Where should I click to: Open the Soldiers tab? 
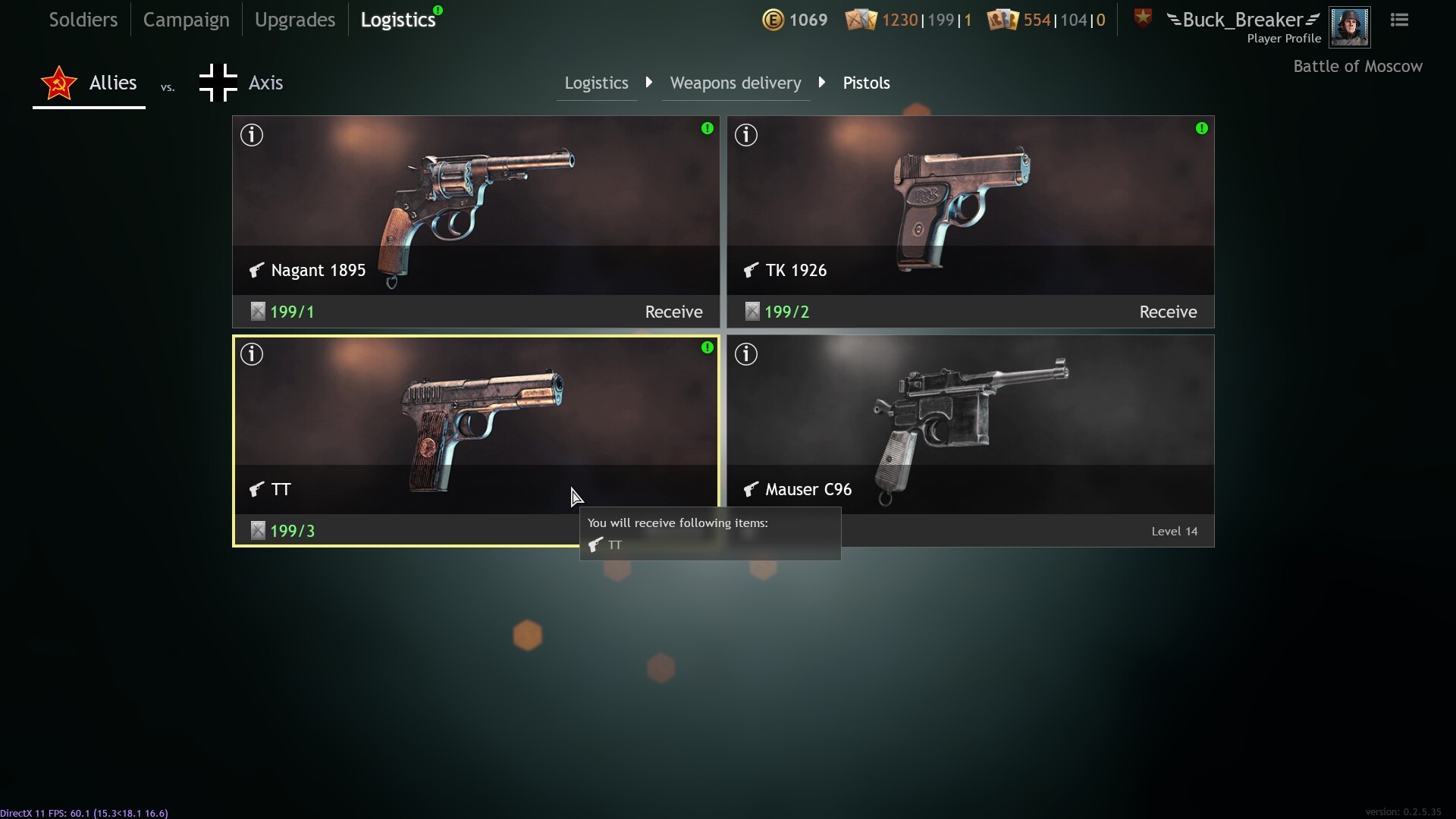pyautogui.click(x=83, y=20)
